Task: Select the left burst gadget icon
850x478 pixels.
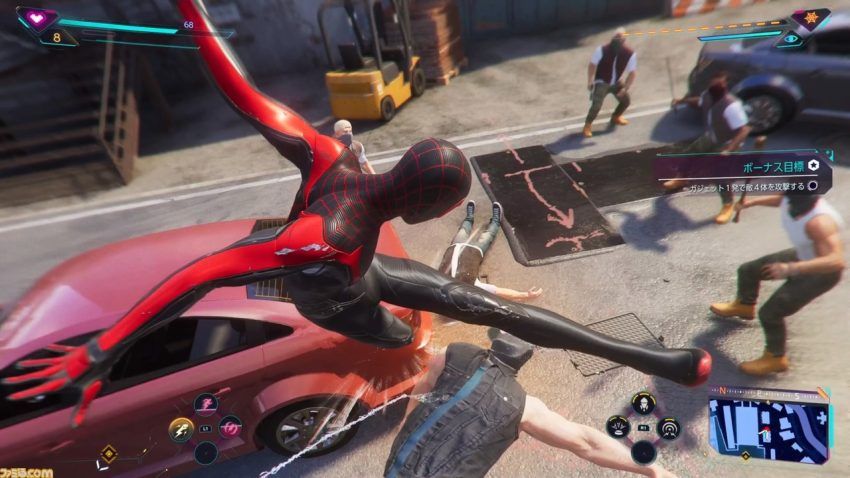Action: coord(619,427)
